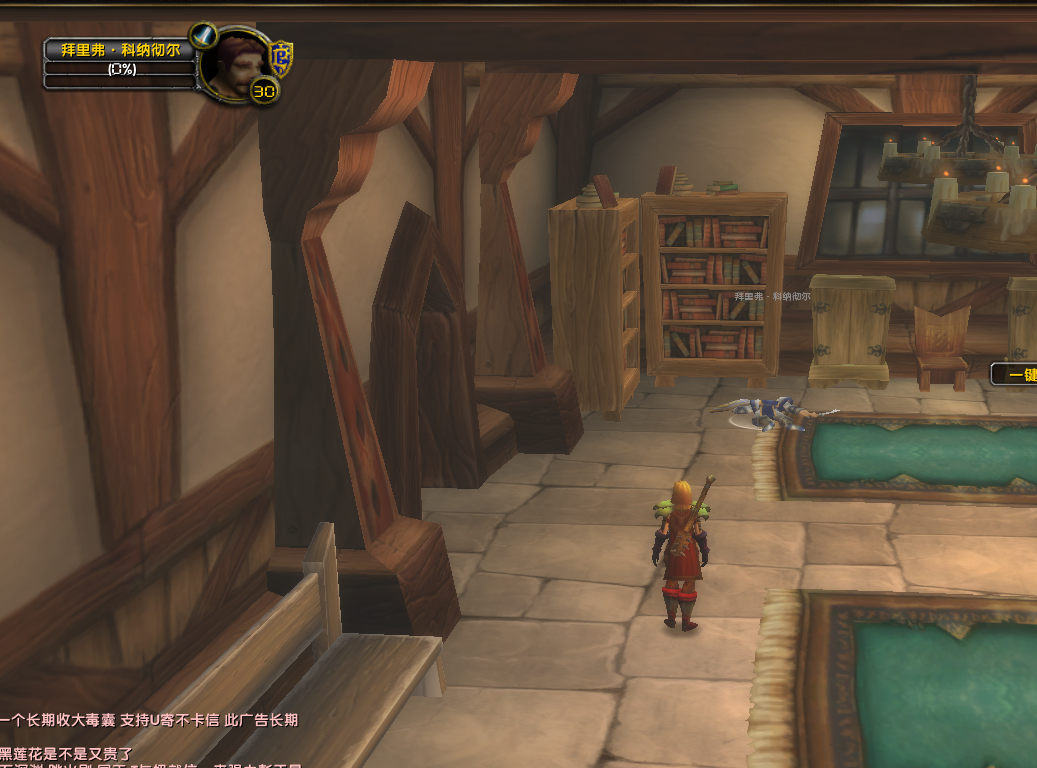Click the target's character portrait
Viewport: 1037px width, 768px height.
[235, 65]
